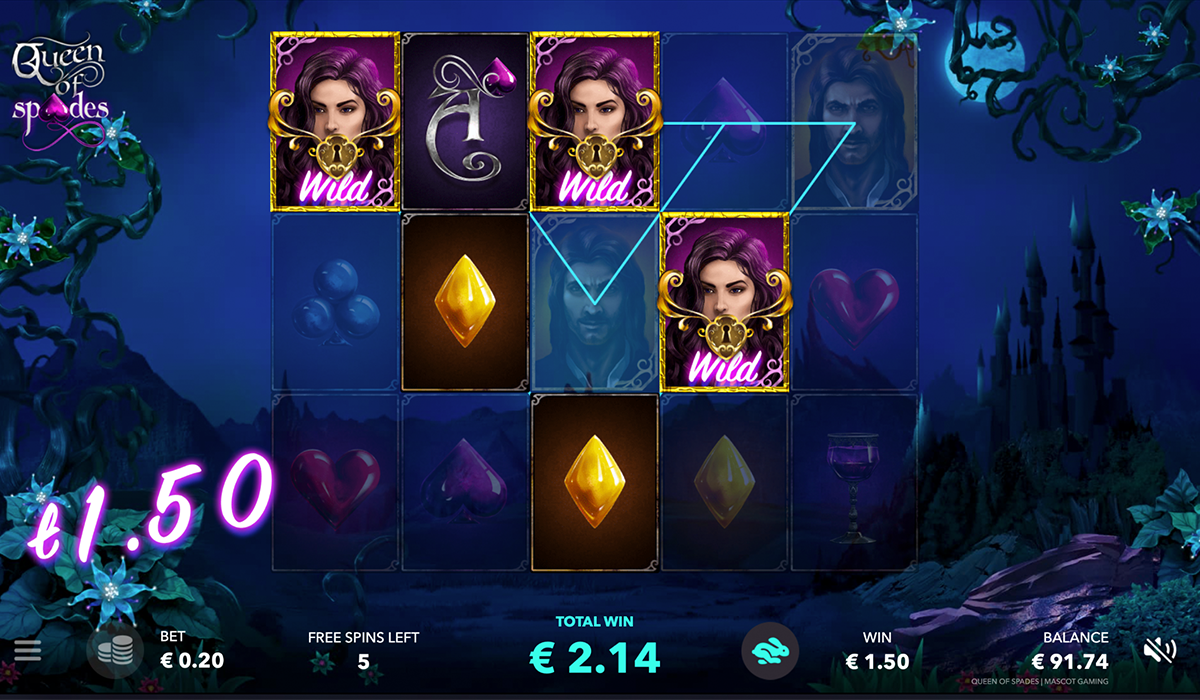Unmute sound with the speaker icon
Screen dimensions: 1200x700
[1160, 651]
